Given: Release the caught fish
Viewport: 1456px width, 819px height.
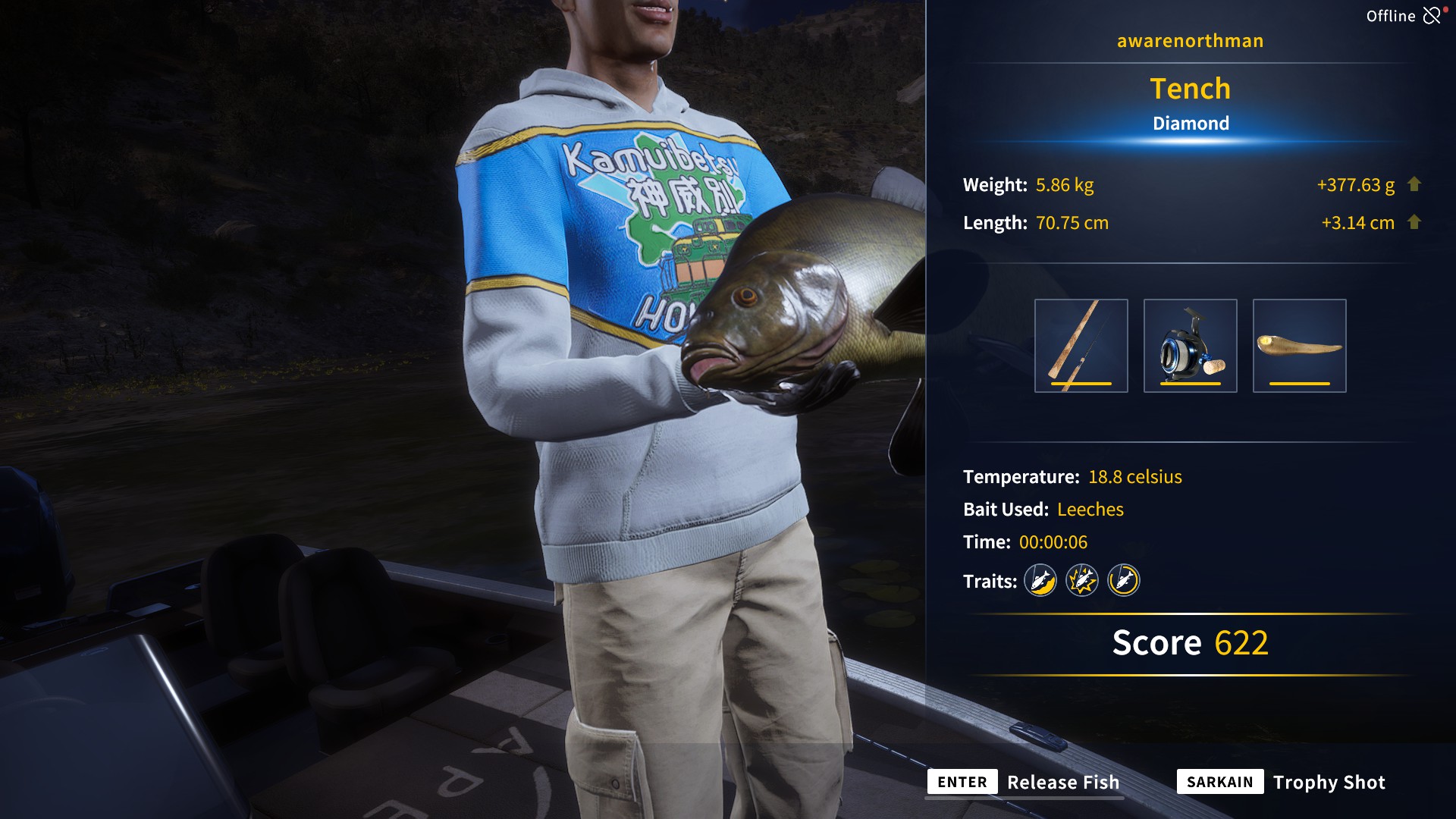Looking at the screenshot, I should click(1025, 782).
